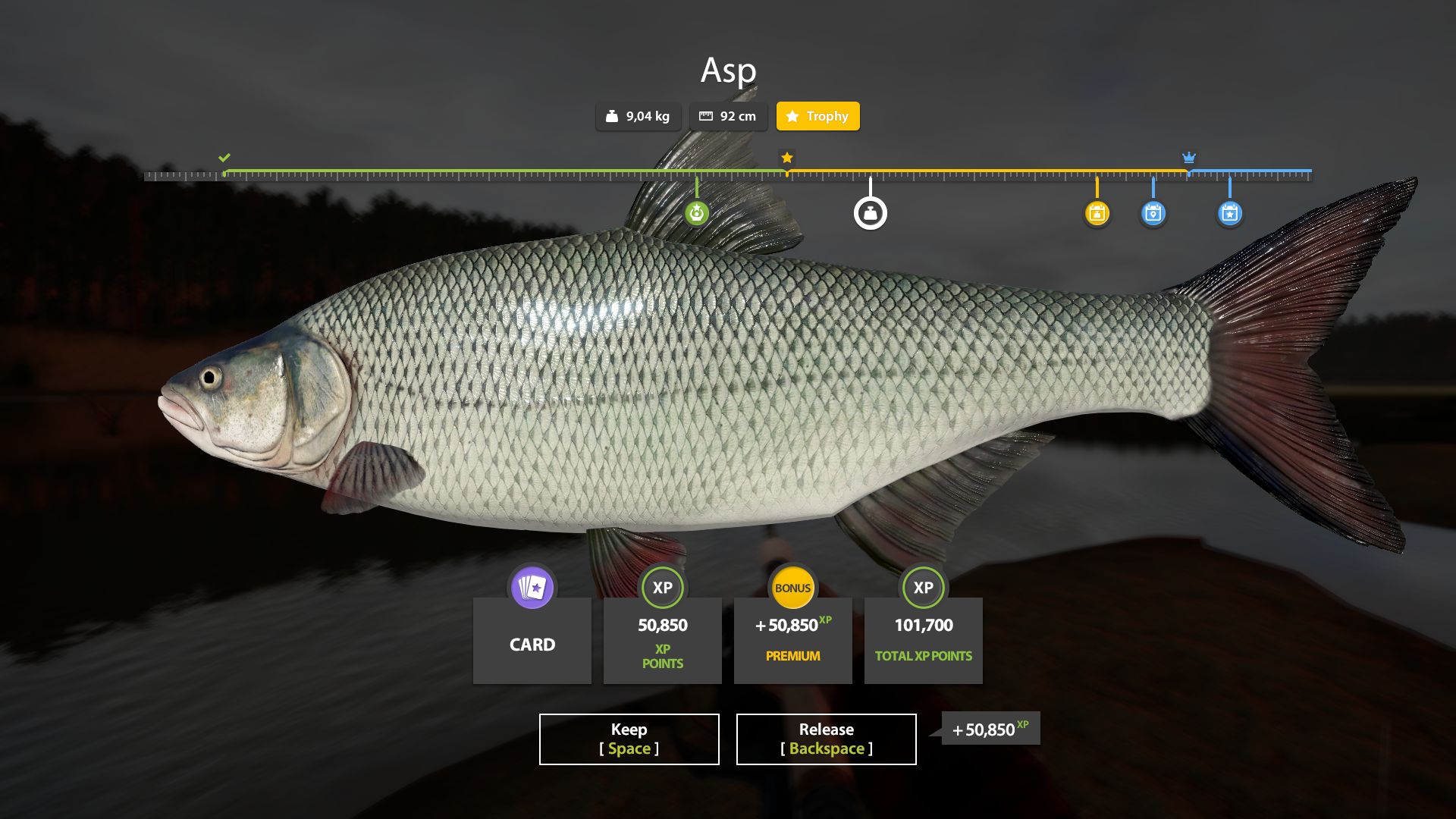Click the yellow Trophy badge
This screenshot has width=1456, height=819.
coord(817,116)
